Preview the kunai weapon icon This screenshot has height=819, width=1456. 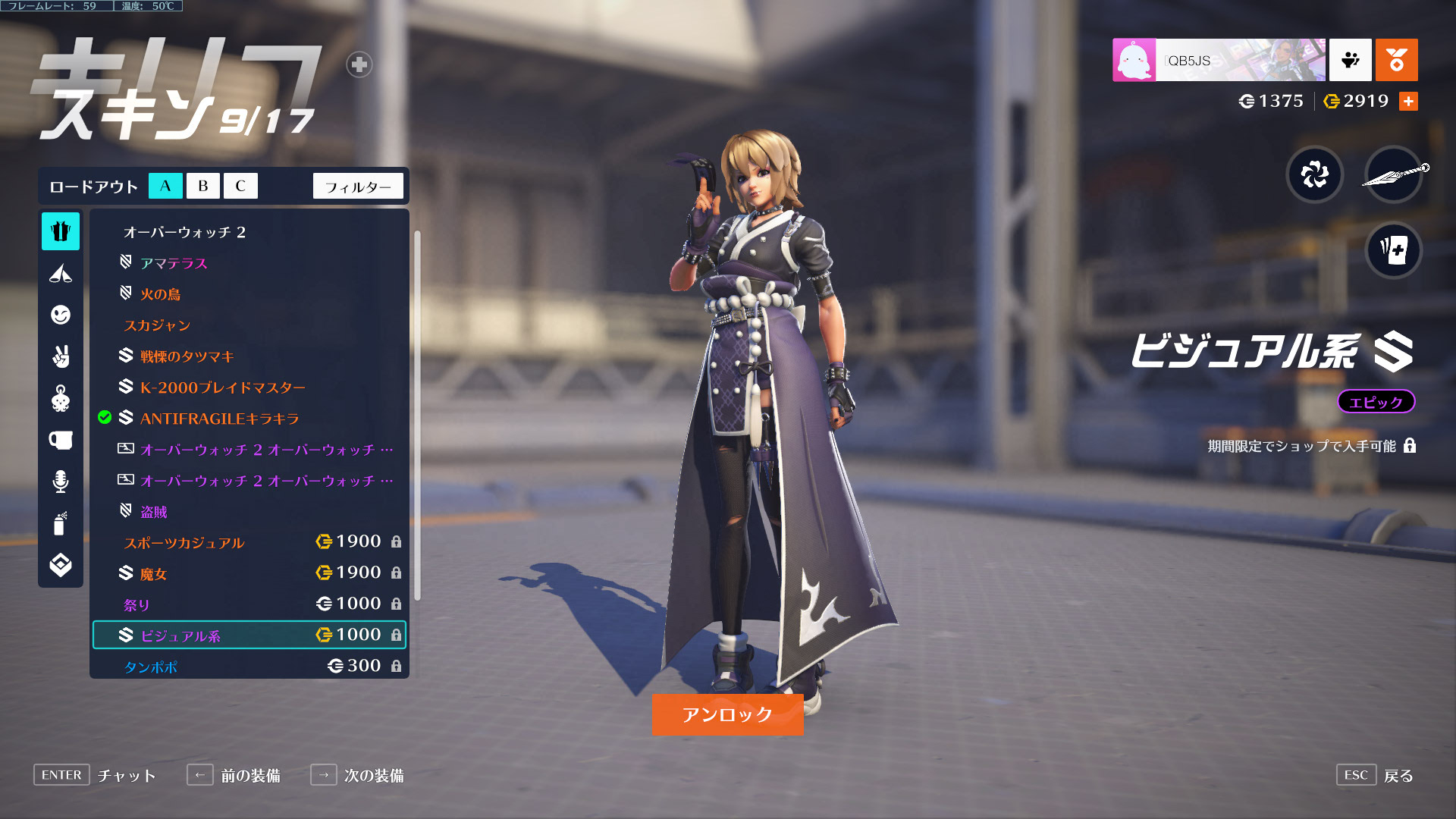tap(1393, 174)
